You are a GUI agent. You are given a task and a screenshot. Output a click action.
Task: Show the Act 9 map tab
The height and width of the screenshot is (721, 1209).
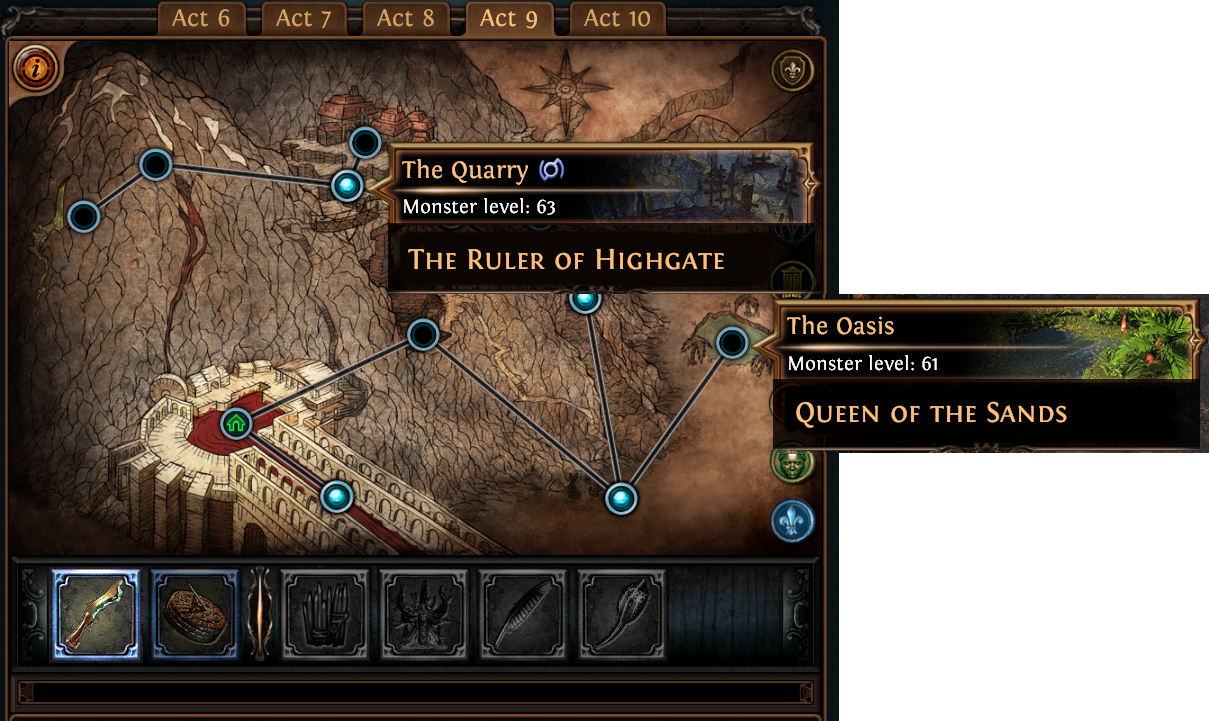pos(509,18)
